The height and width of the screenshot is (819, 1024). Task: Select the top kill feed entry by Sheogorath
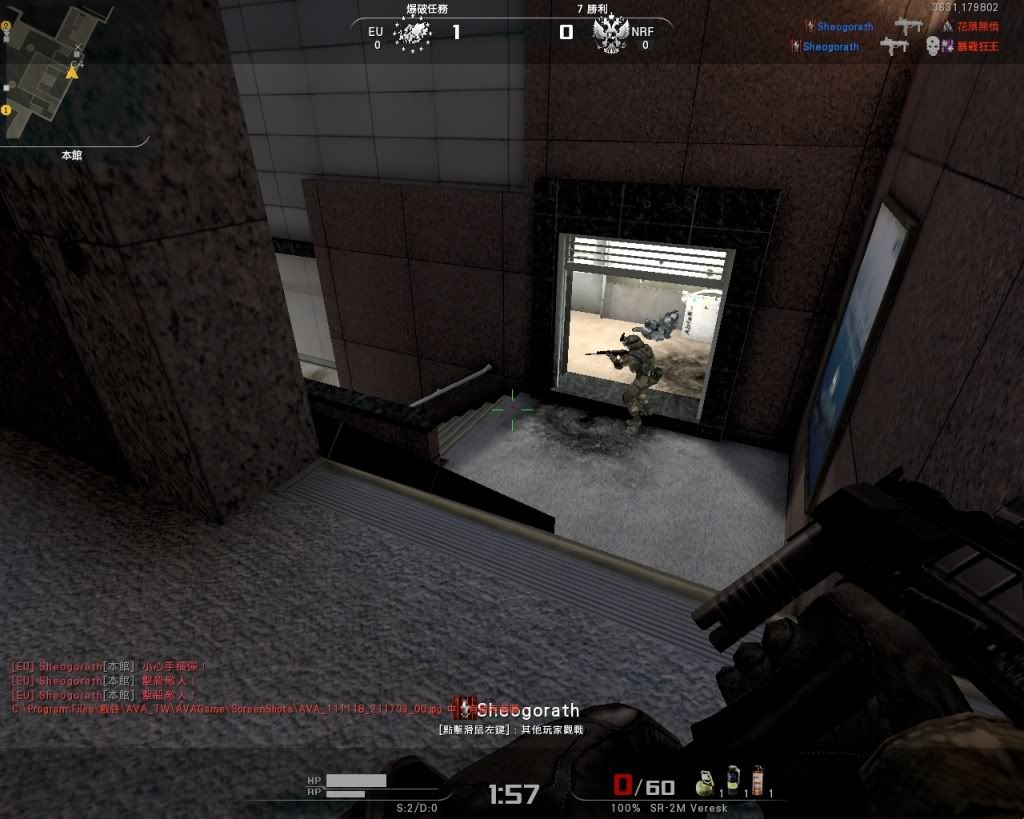click(844, 27)
